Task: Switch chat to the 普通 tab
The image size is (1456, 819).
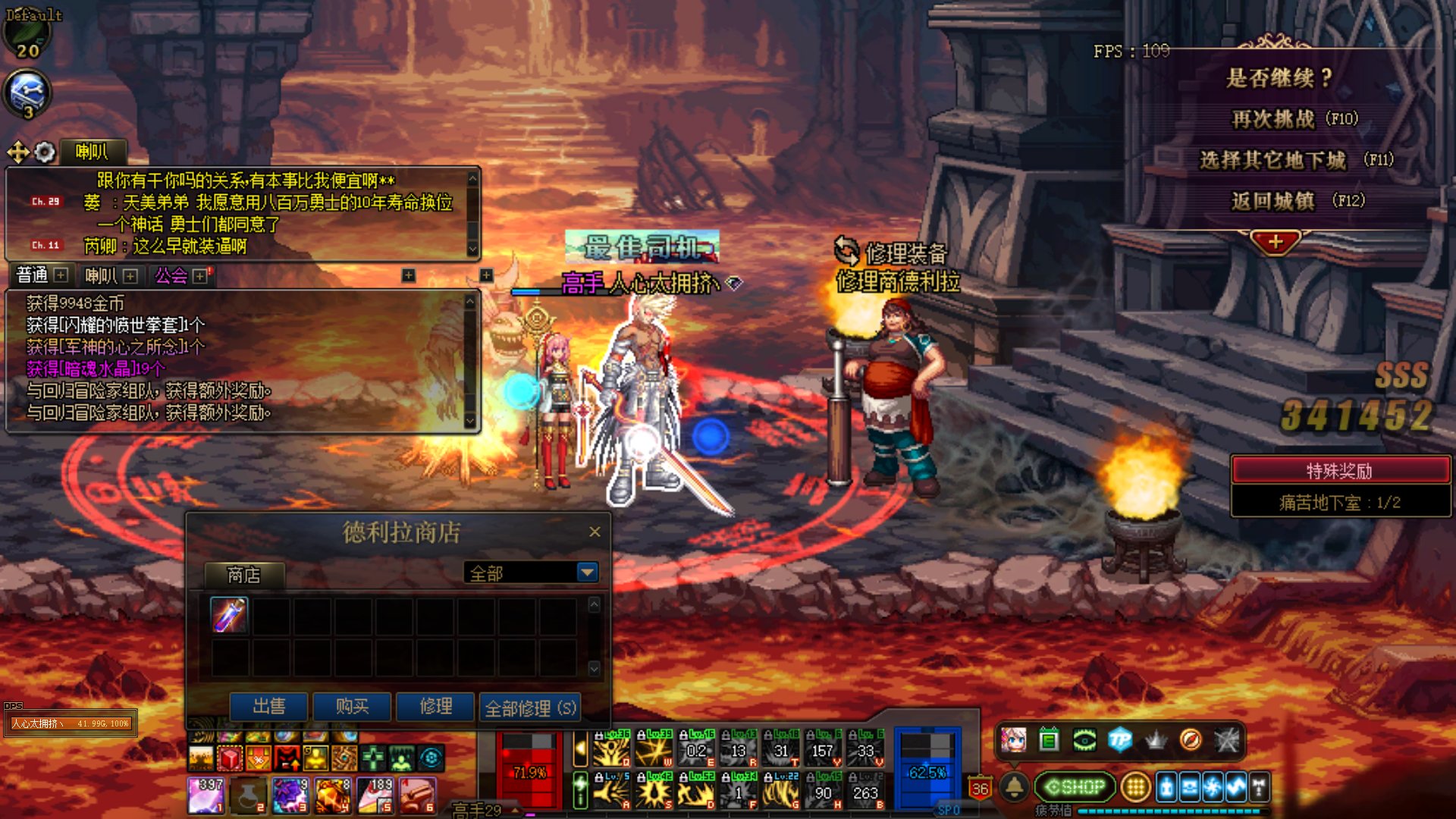Action: 33,275
